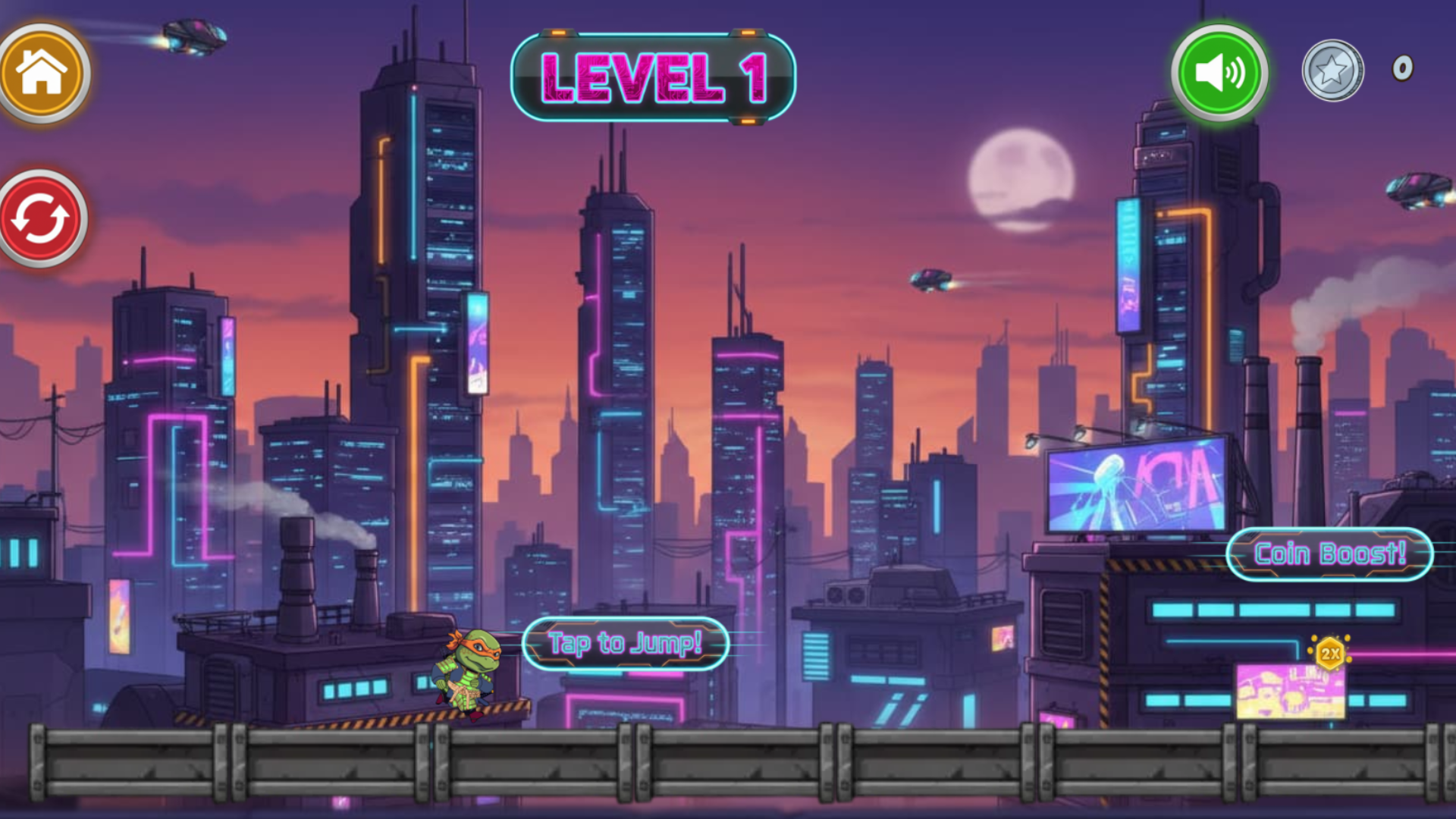Click the LEVEL 1 title banner

pos(656,76)
